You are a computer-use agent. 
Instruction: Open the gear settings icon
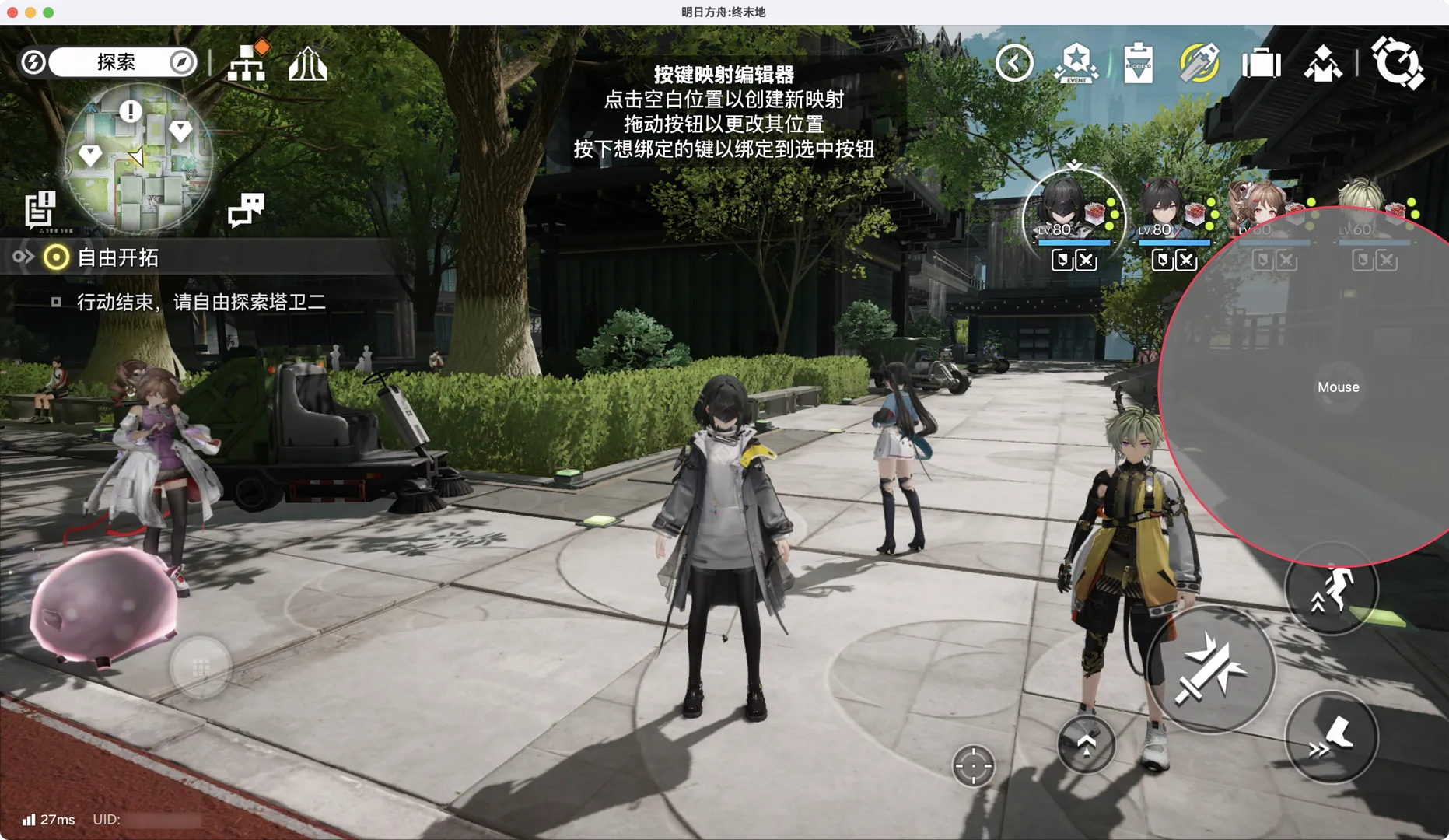1398,63
